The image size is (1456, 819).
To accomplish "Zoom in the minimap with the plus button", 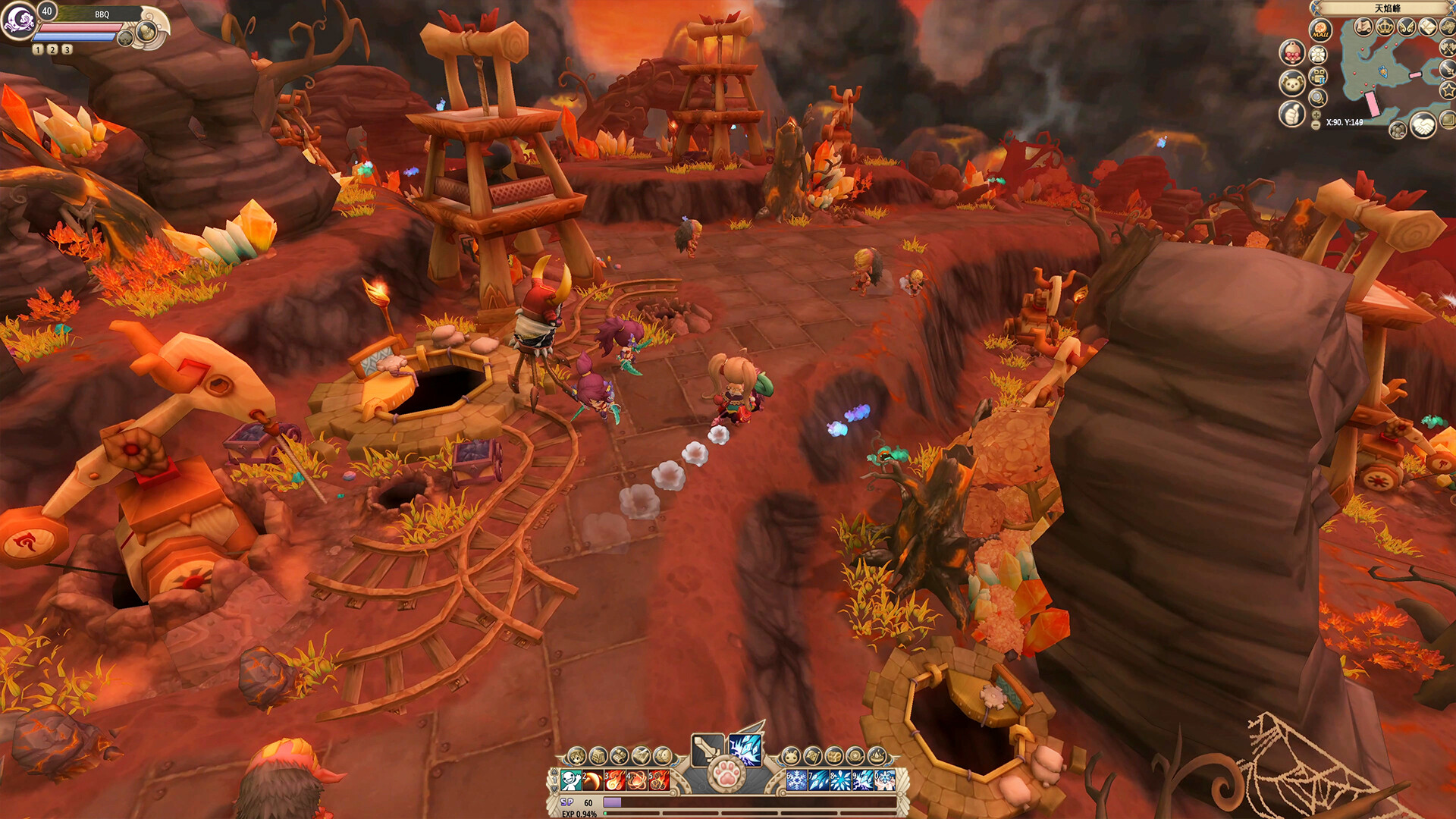I will tap(1316, 114).
